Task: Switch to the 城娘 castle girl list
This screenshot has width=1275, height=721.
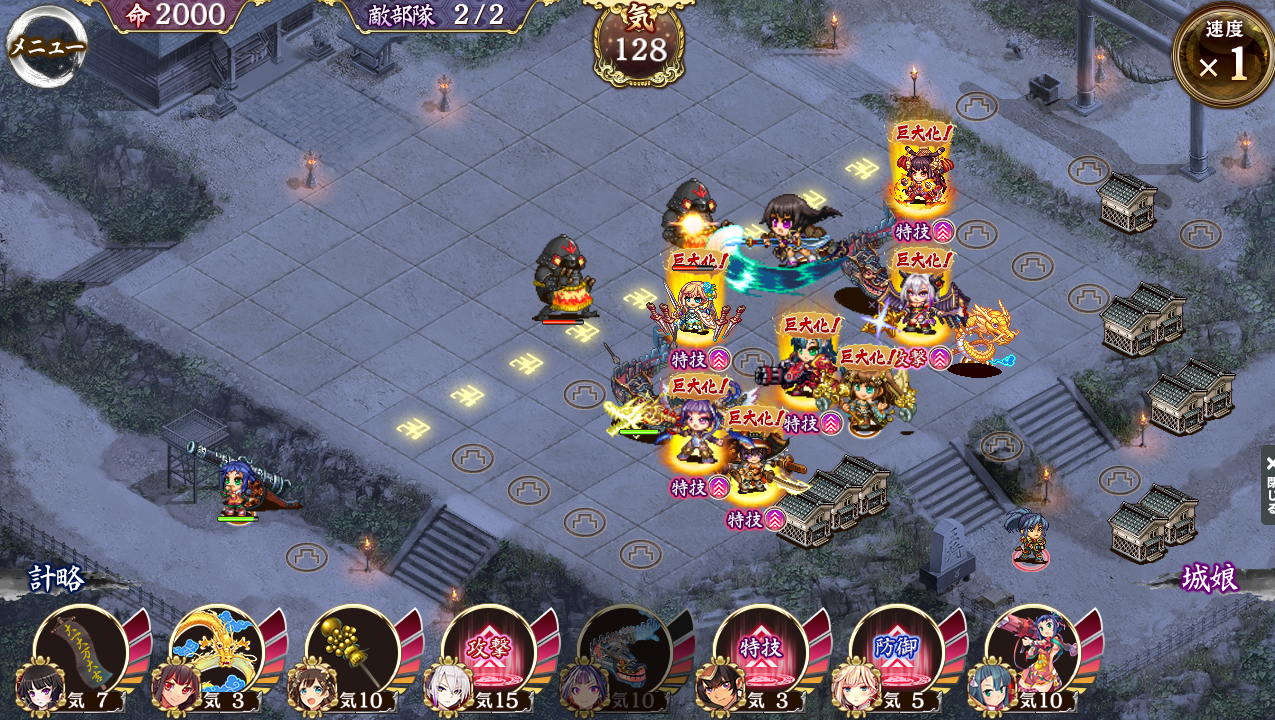Action: 1210,578
